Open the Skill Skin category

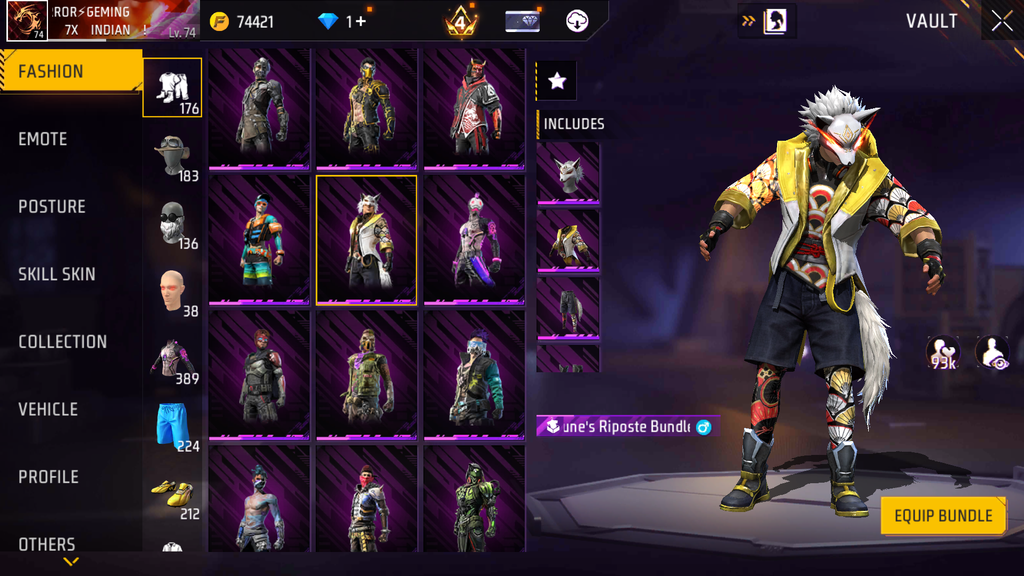pyautogui.click(x=57, y=274)
